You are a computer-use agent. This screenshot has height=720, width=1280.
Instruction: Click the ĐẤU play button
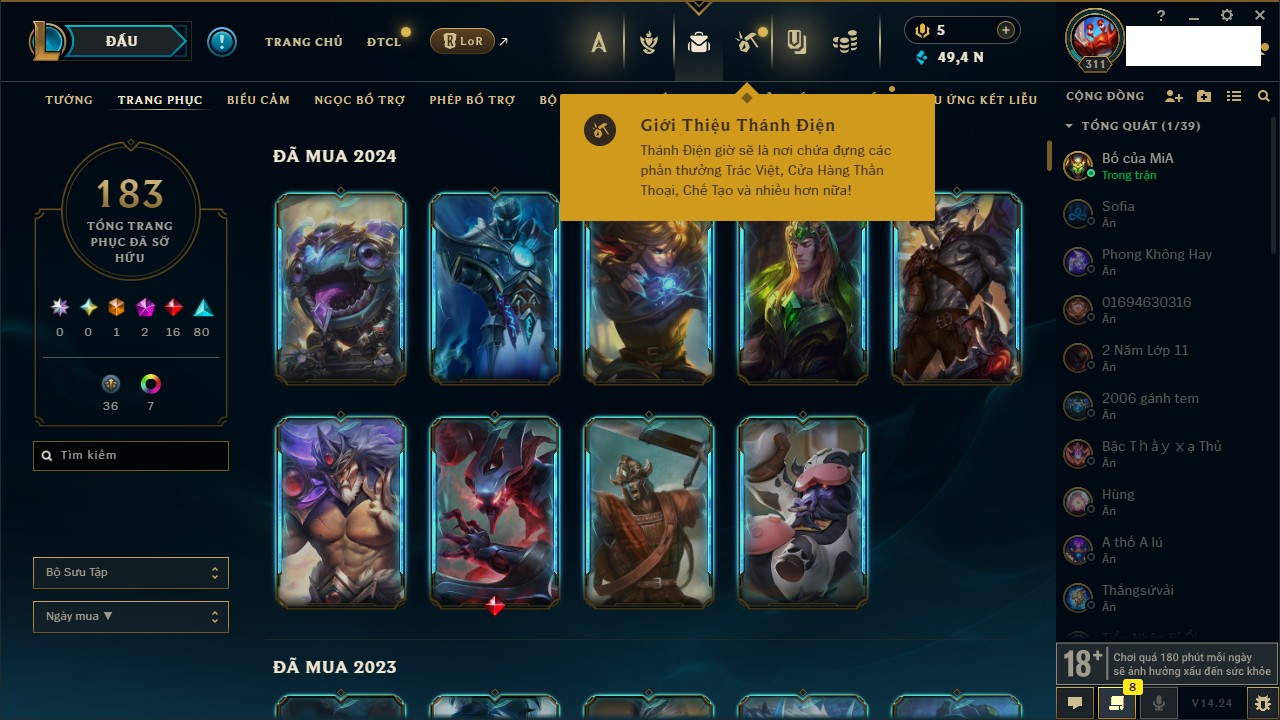point(121,41)
